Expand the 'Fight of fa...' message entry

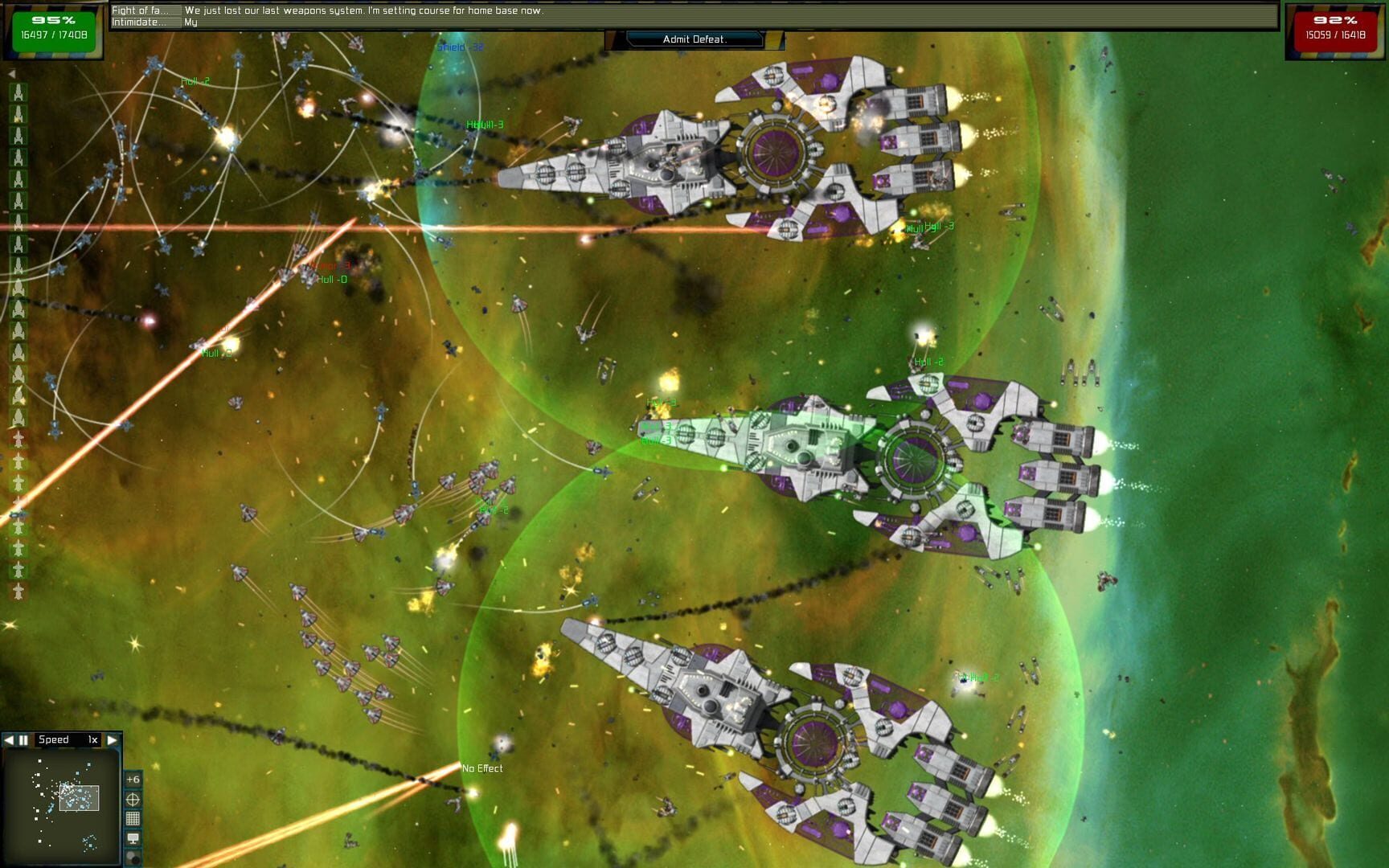tap(141, 9)
